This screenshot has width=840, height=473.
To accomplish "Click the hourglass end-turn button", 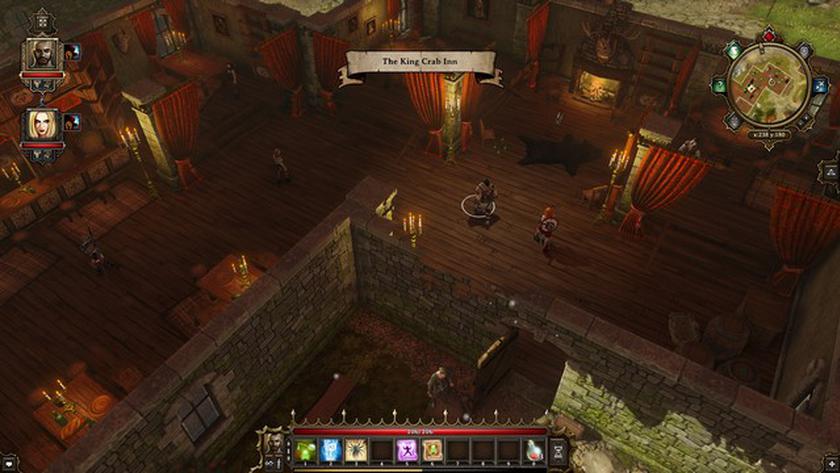I will (559, 451).
